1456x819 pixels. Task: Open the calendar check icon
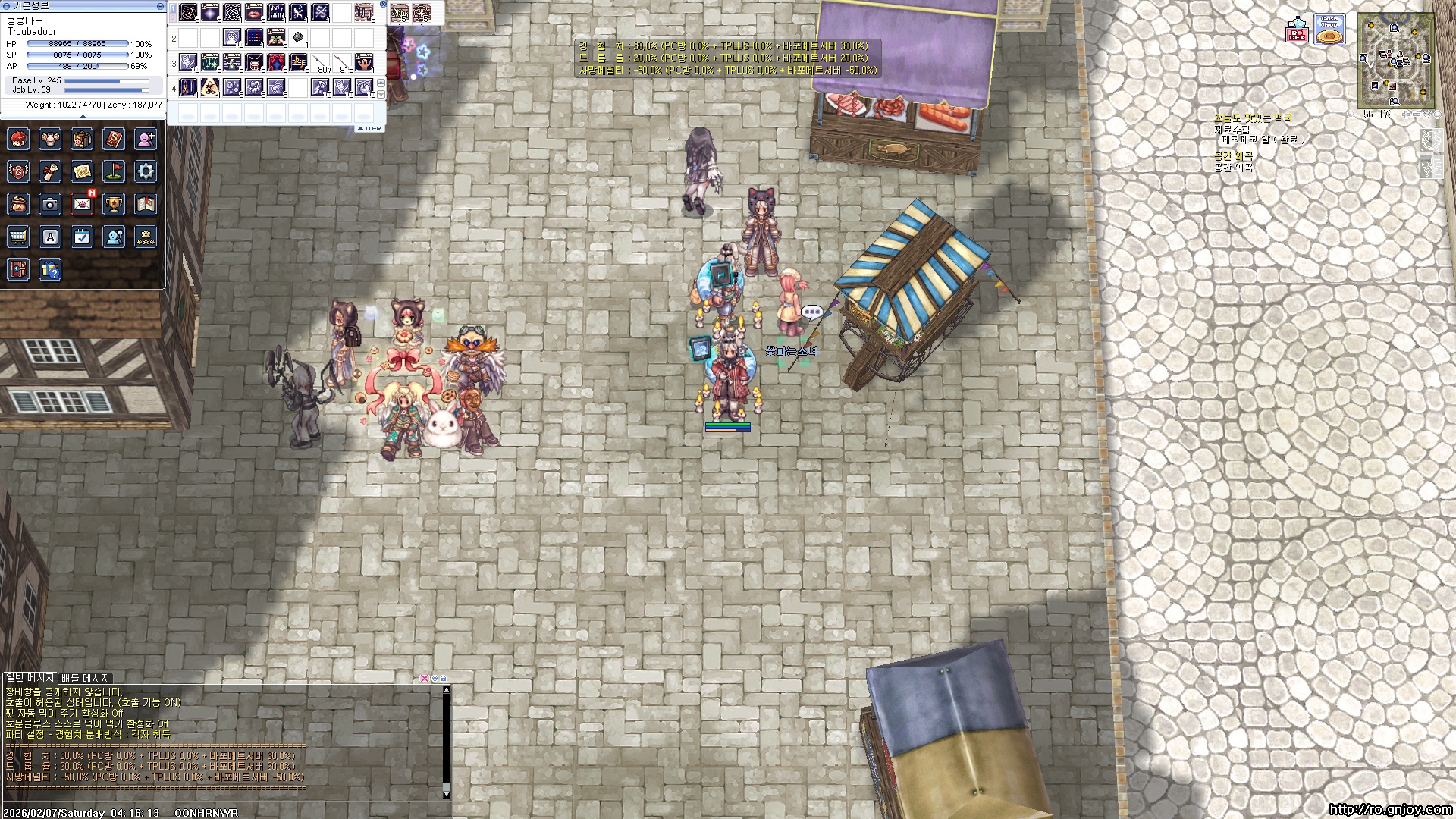coord(82,237)
